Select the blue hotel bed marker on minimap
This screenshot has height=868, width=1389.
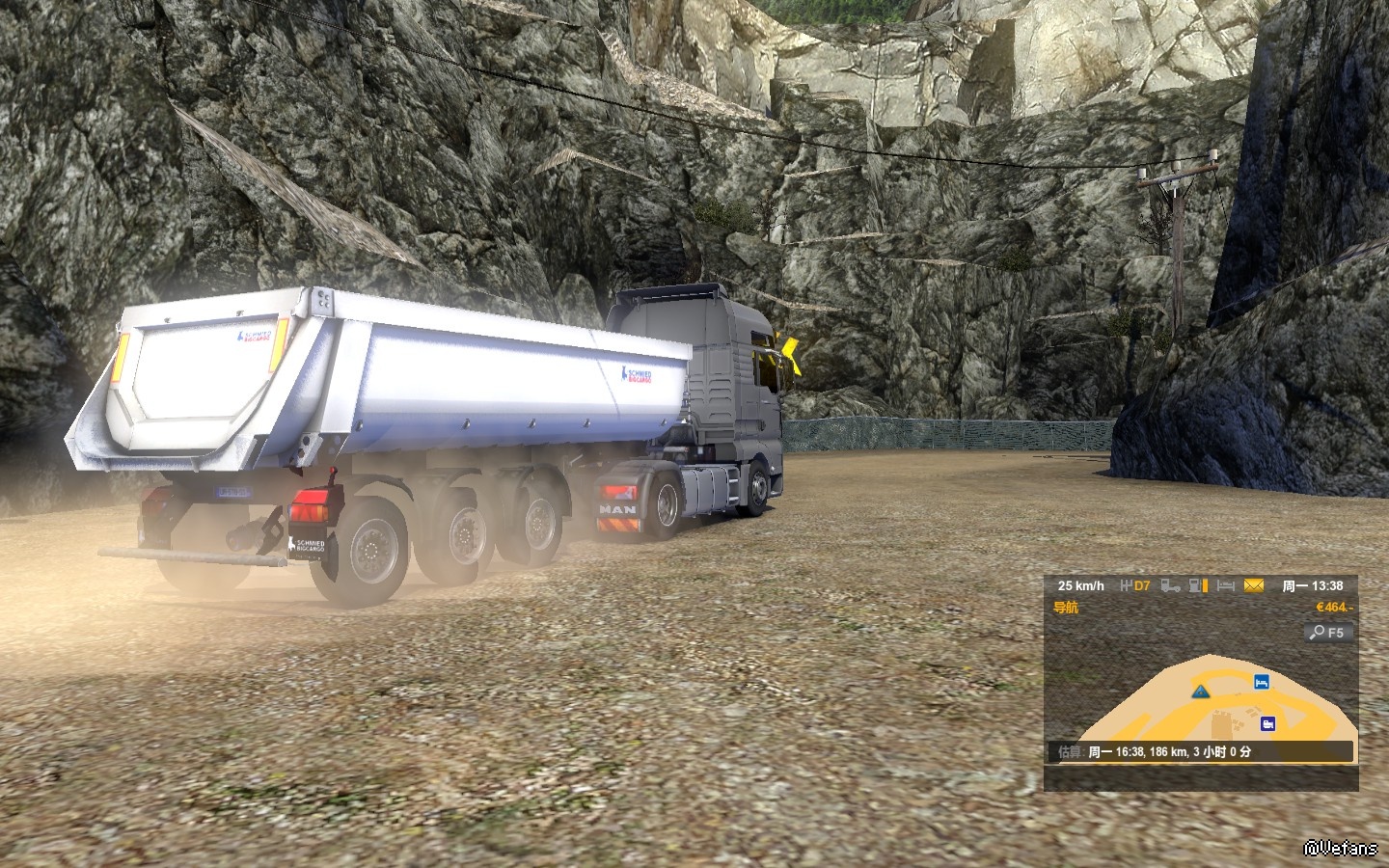[x=1260, y=682]
